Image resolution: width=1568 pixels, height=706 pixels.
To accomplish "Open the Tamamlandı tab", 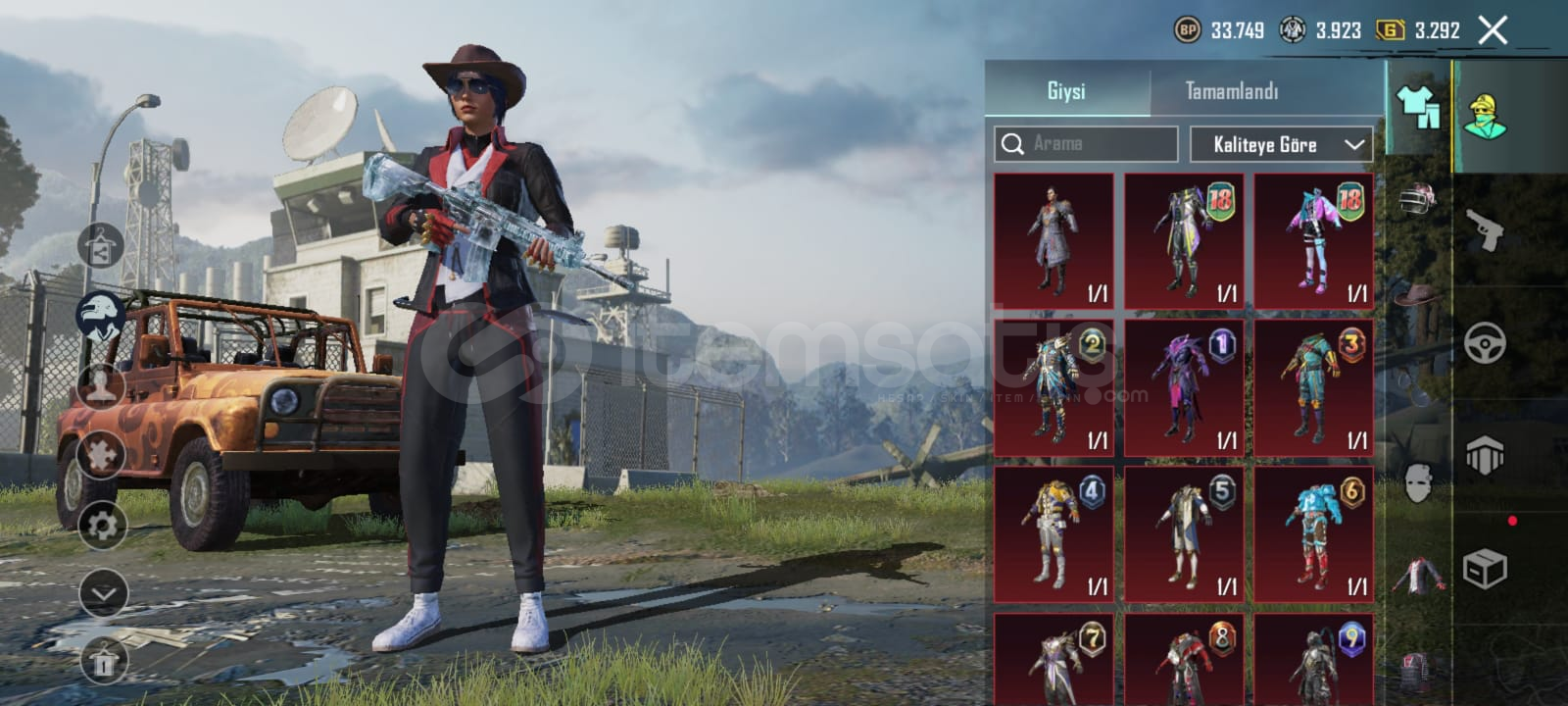I will click(1232, 91).
